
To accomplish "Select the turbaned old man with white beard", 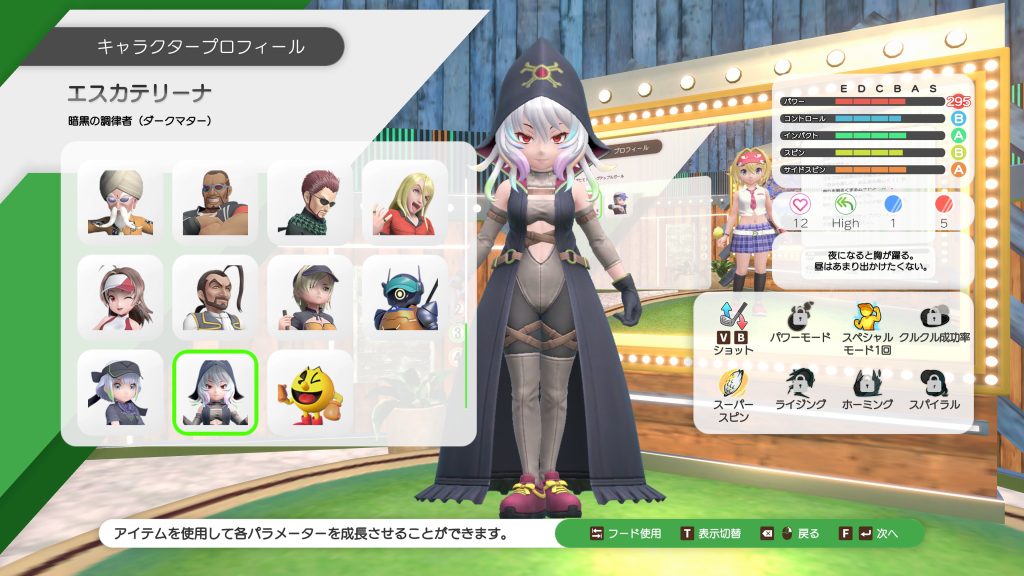I will coord(120,203).
